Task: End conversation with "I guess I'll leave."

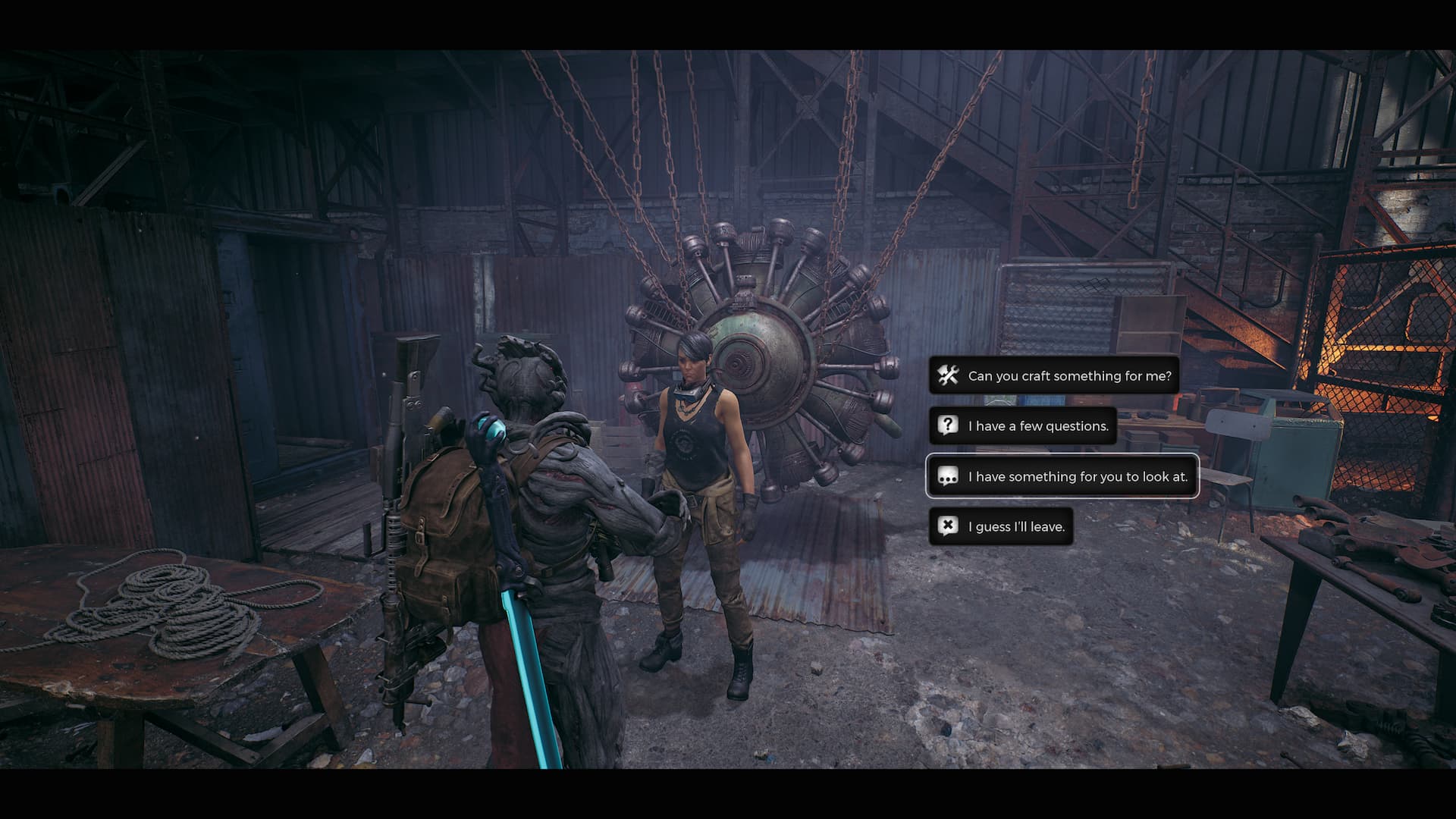Action: (x=1001, y=526)
